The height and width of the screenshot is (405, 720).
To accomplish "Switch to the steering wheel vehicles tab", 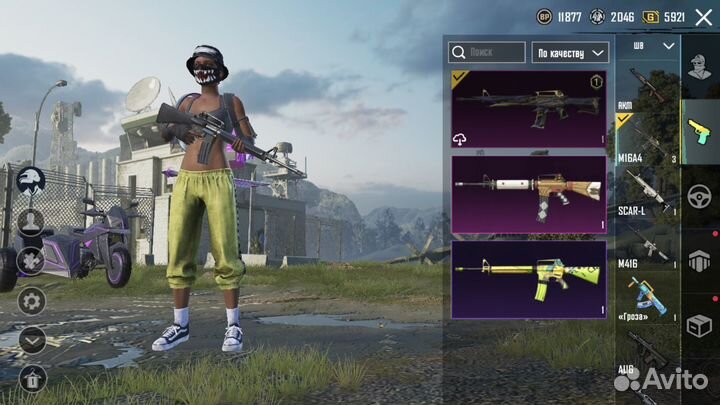I will pyautogui.click(x=700, y=194).
